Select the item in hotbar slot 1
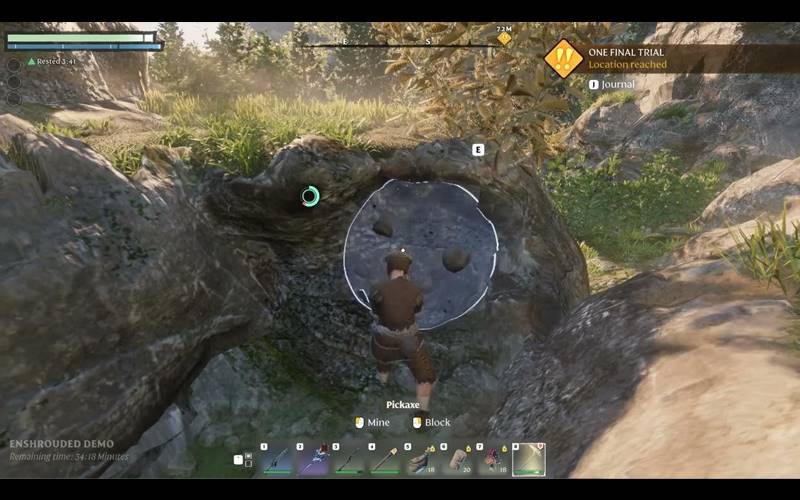The image size is (800, 500). point(277,460)
